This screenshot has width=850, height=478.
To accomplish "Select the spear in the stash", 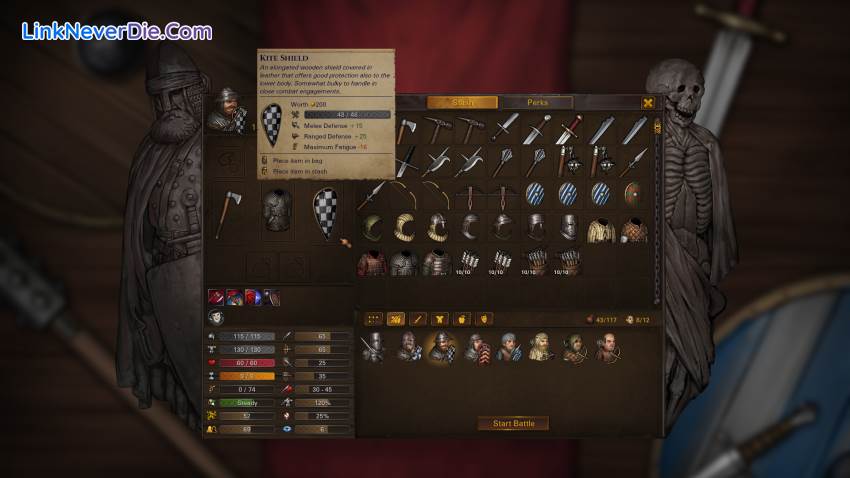I will tap(373, 194).
